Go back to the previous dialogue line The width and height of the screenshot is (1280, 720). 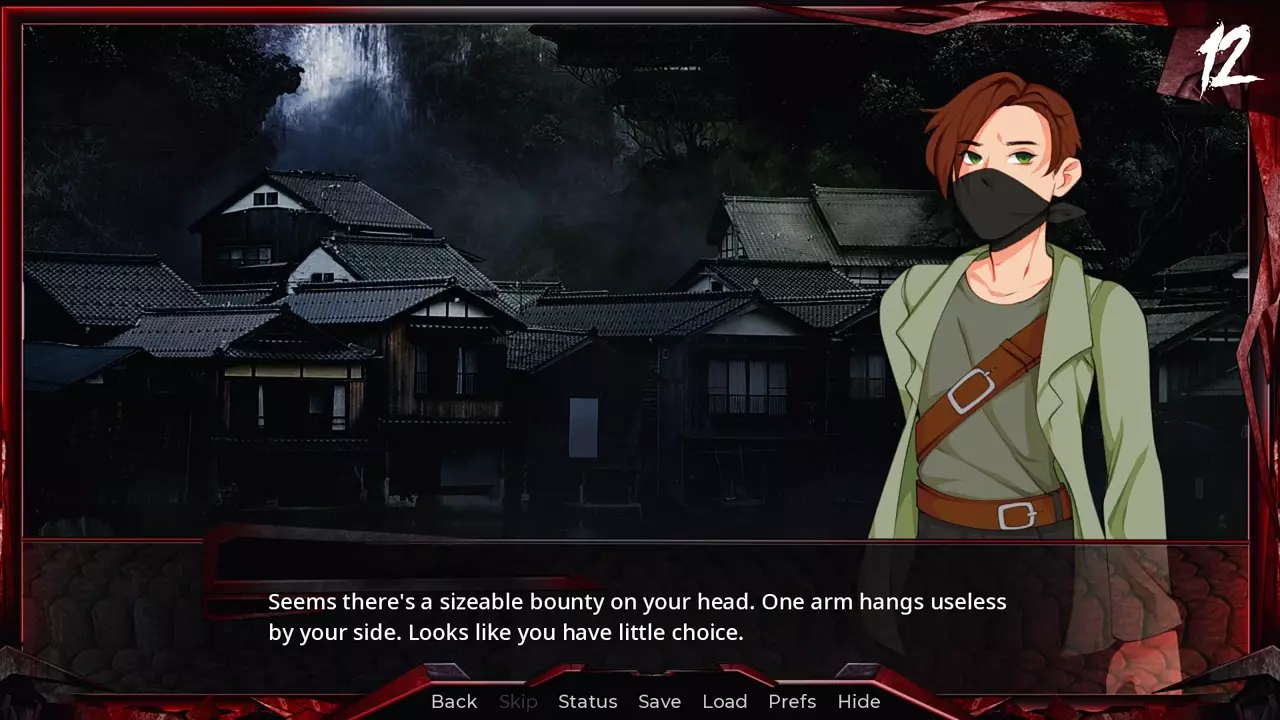click(x=454, y=701)
